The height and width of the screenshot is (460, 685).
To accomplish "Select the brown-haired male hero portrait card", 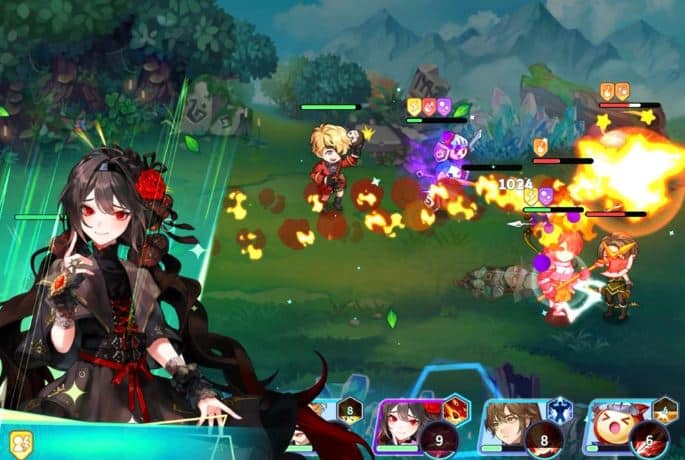I will pos(515,427).
